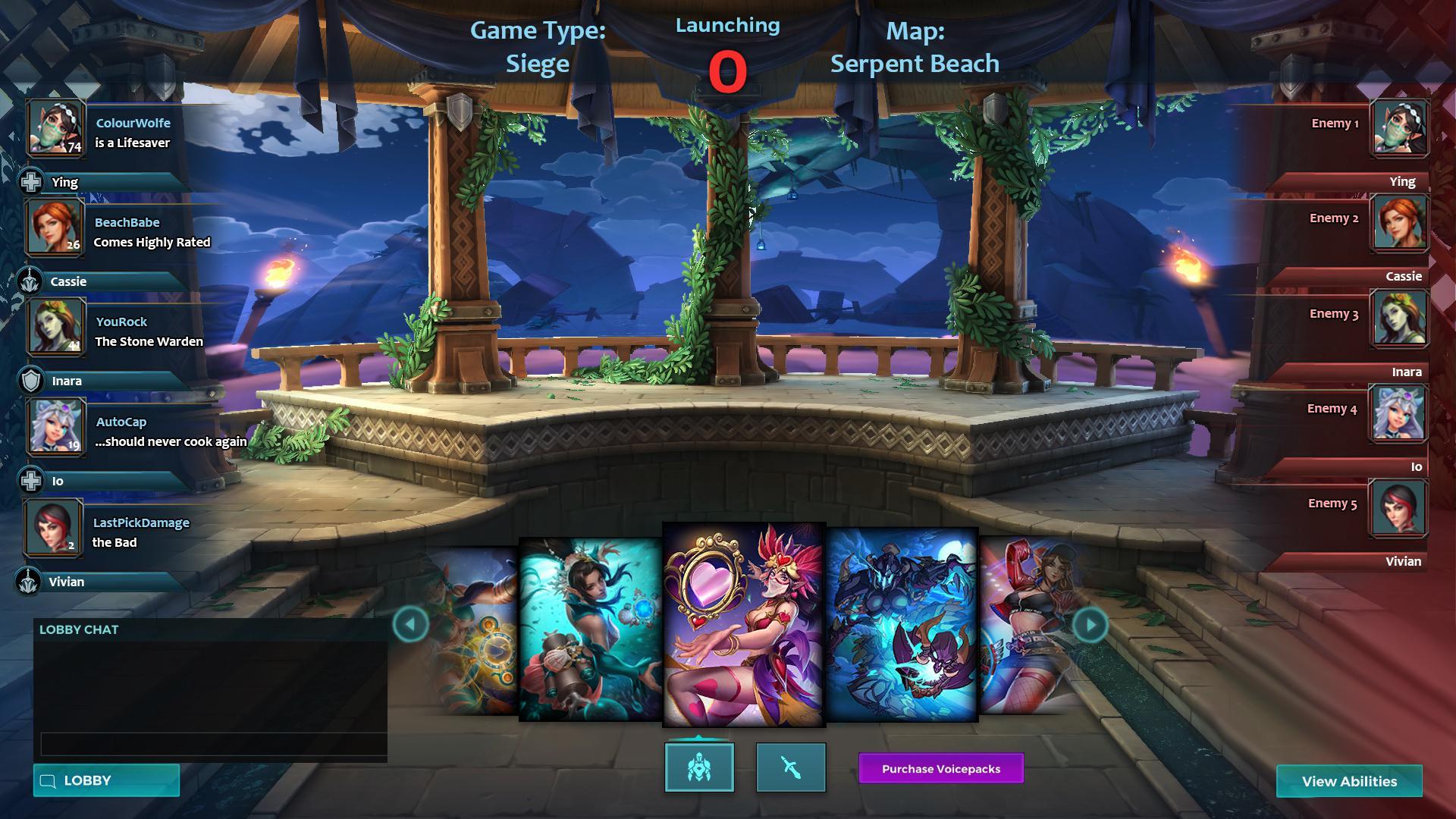Click BeachBabe's champion portrait

coord(53,227)
